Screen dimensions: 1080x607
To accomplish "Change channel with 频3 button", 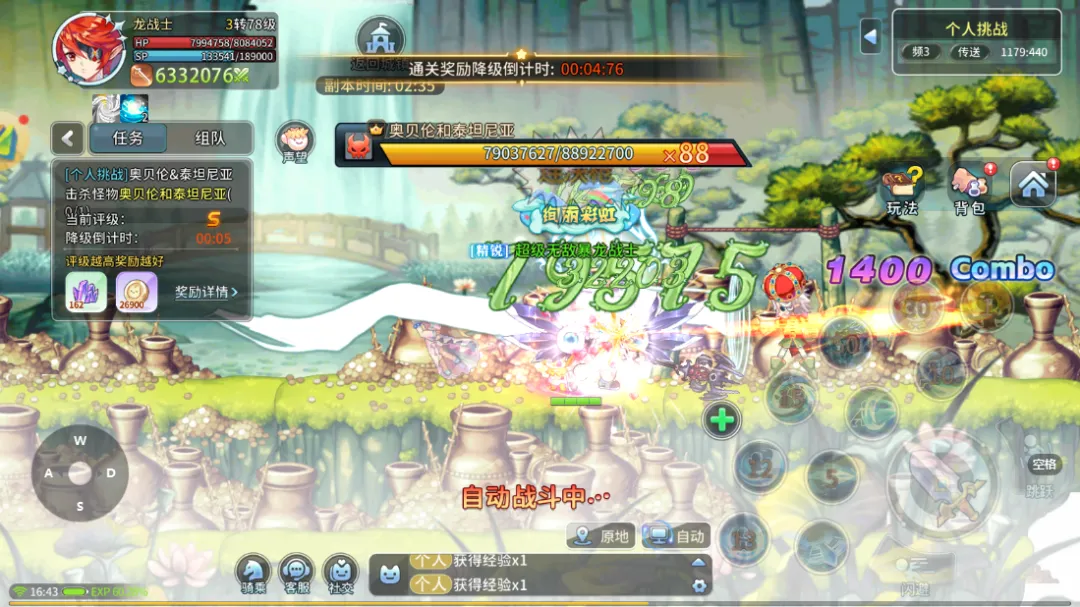I will pos(920,52).
